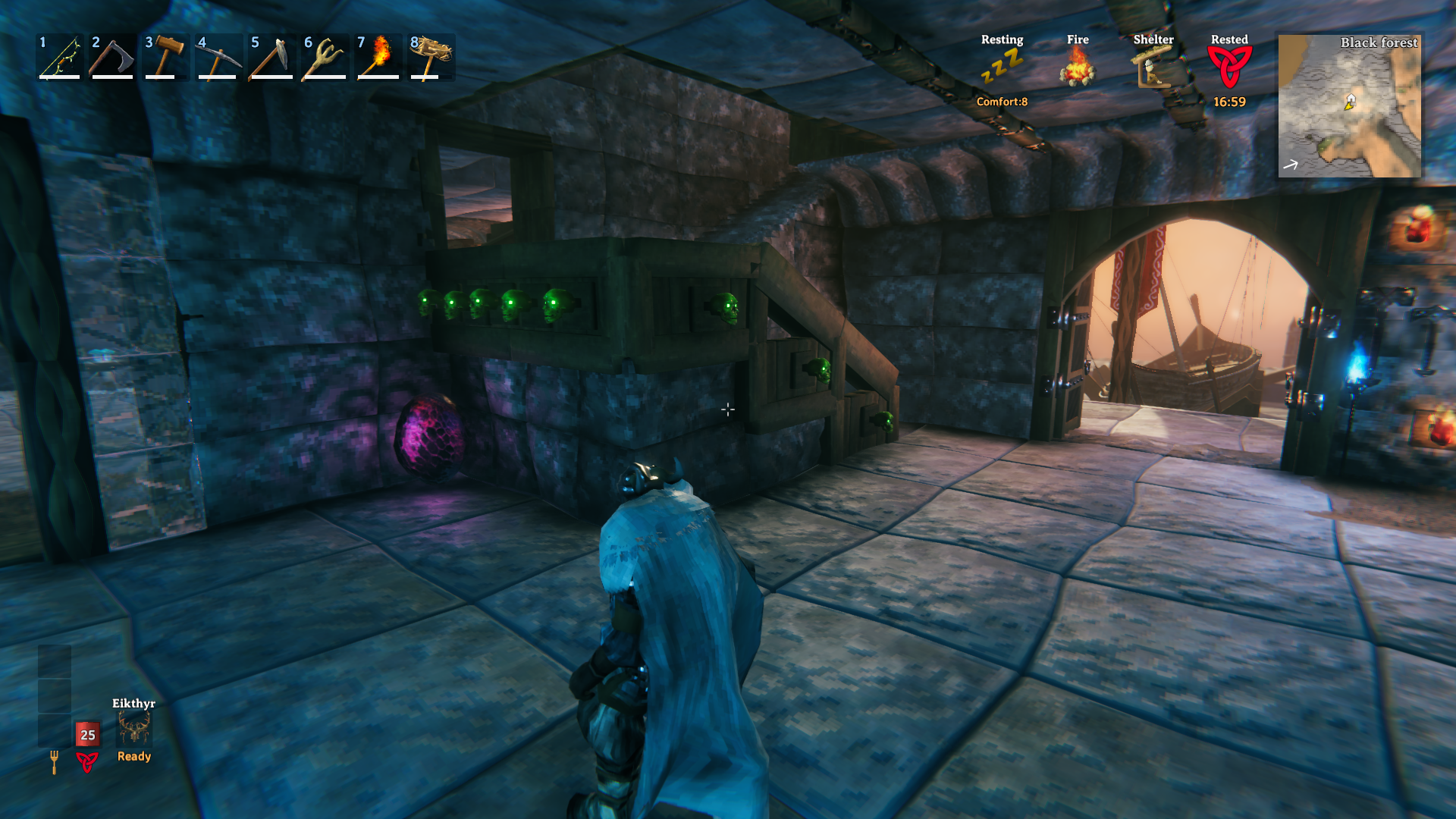Equip the axe from hotbar slot 2
Viewport: 1456px width, 819px height.
tap(113, 57)
